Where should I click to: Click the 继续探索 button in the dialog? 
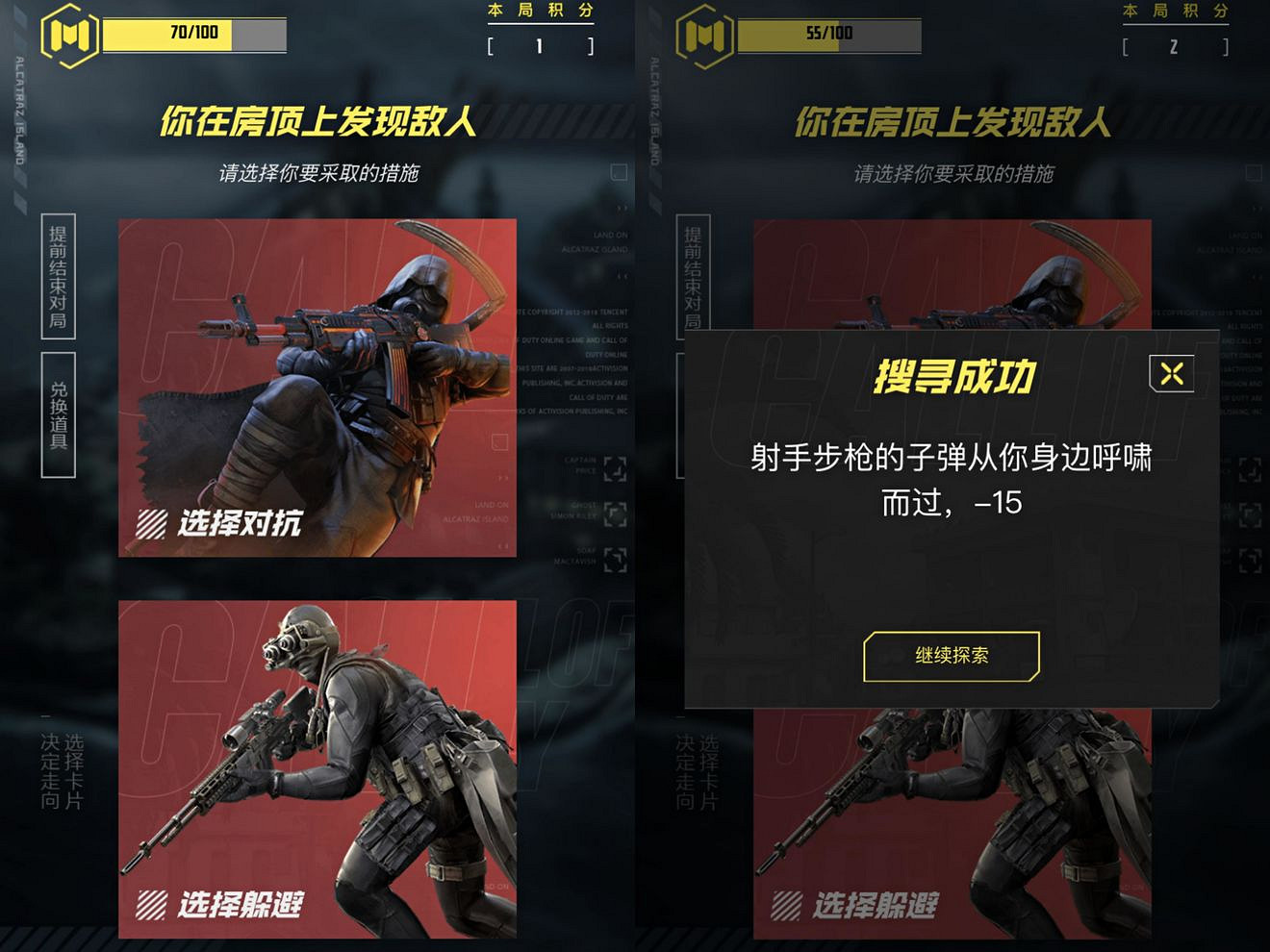pos(952,656)
